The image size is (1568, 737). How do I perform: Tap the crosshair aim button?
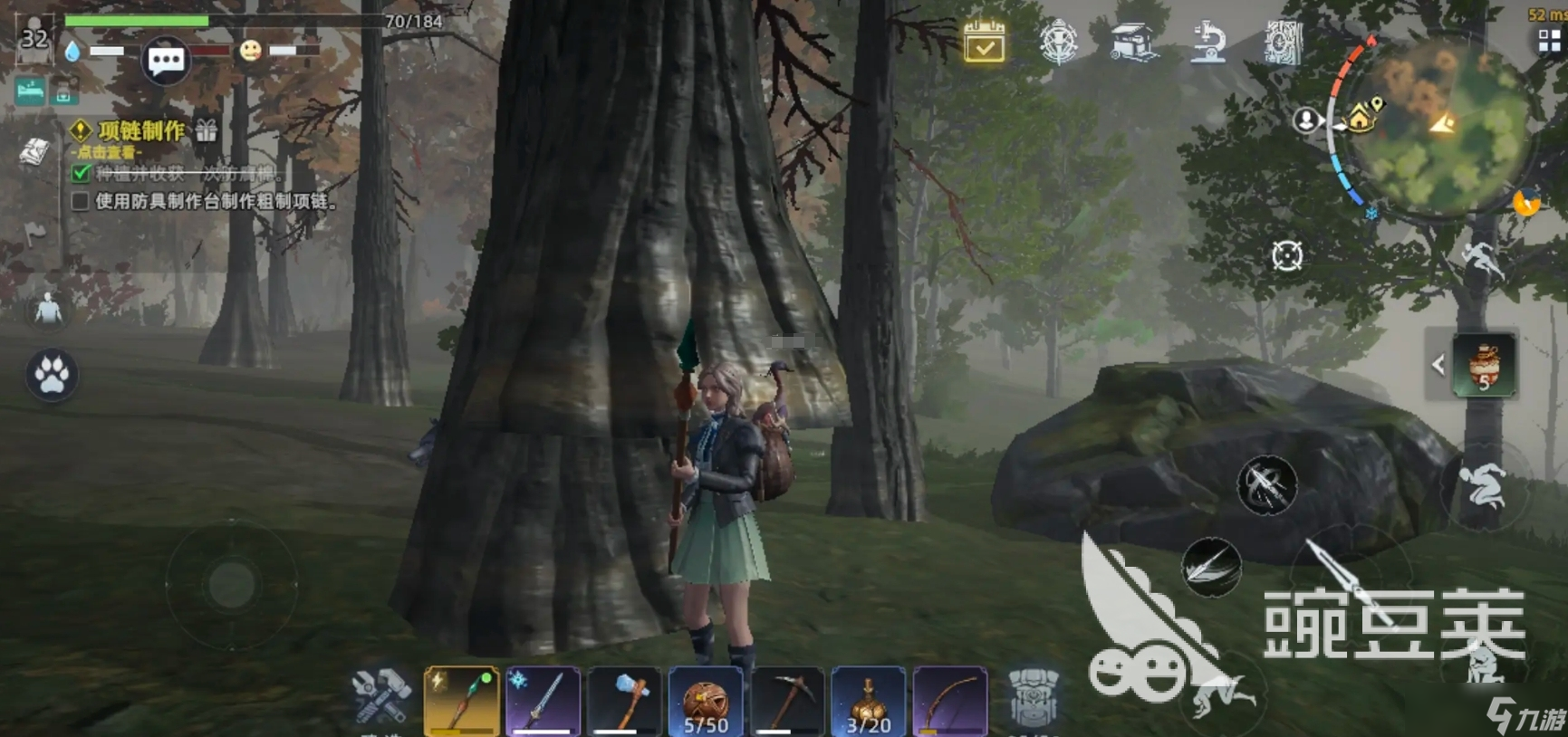[x=1286, y=256]
